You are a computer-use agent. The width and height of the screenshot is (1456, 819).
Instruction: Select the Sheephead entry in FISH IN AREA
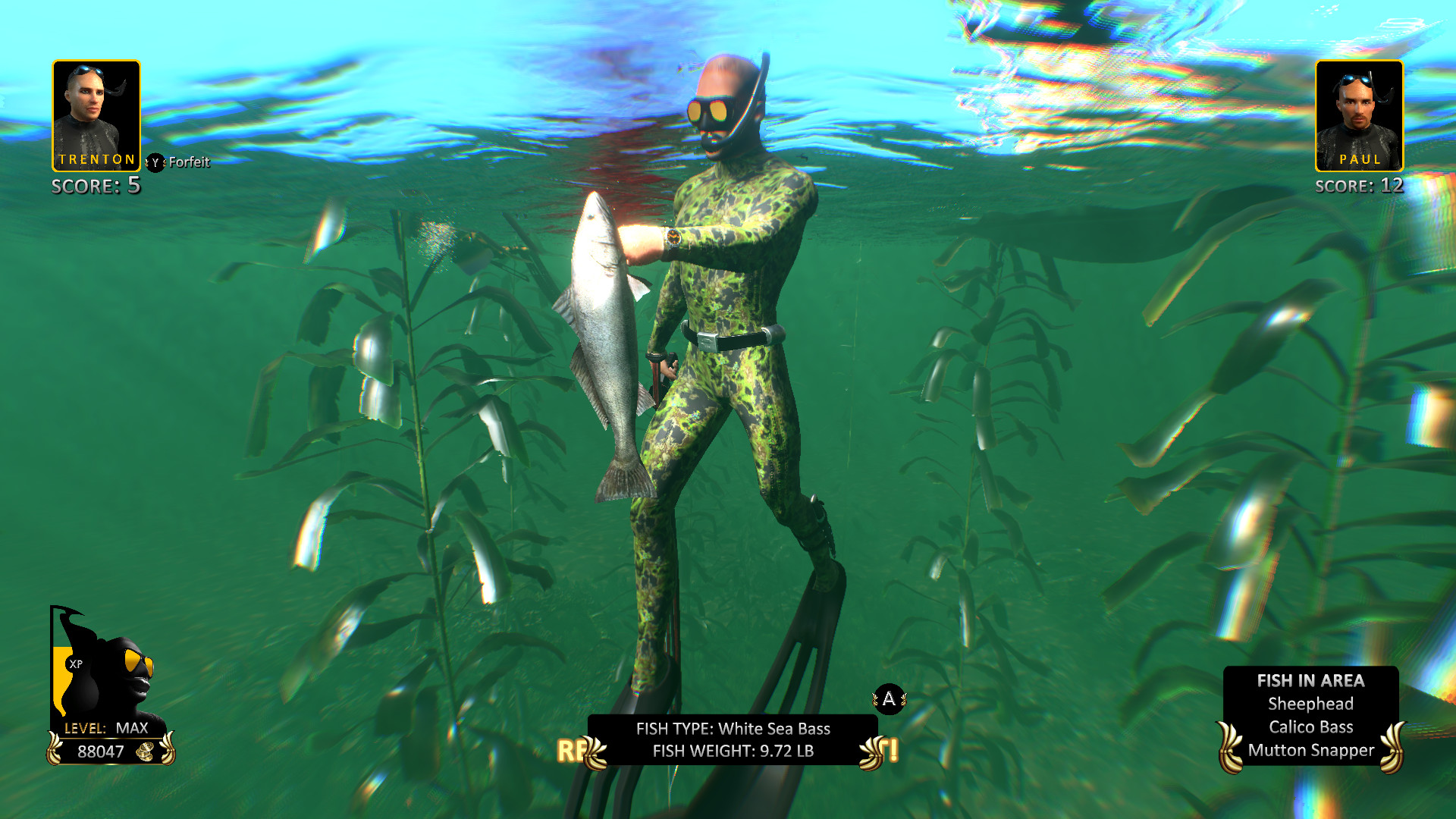1311,704
